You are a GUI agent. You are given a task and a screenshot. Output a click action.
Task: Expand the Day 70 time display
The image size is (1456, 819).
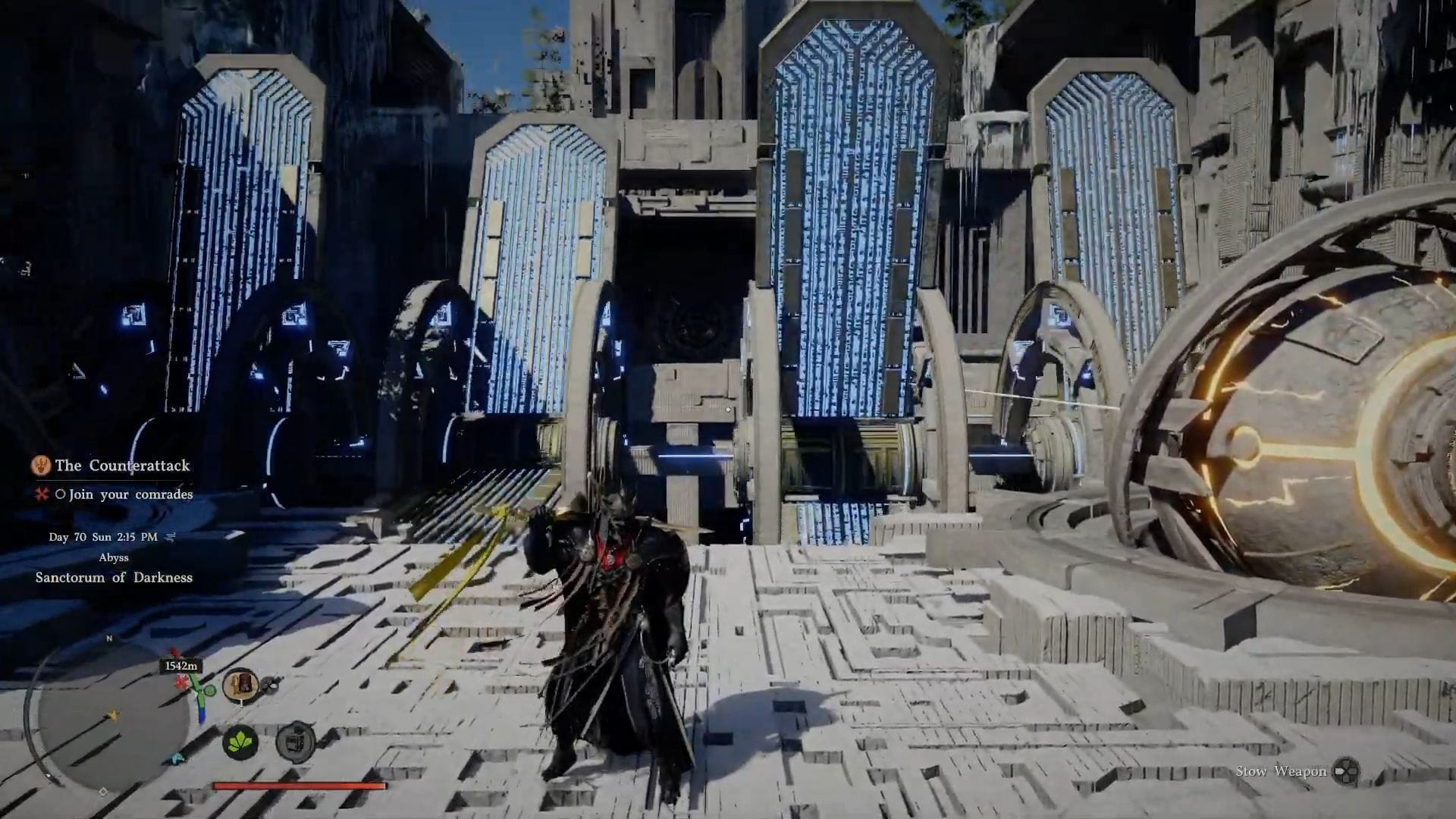coord(103,537)
